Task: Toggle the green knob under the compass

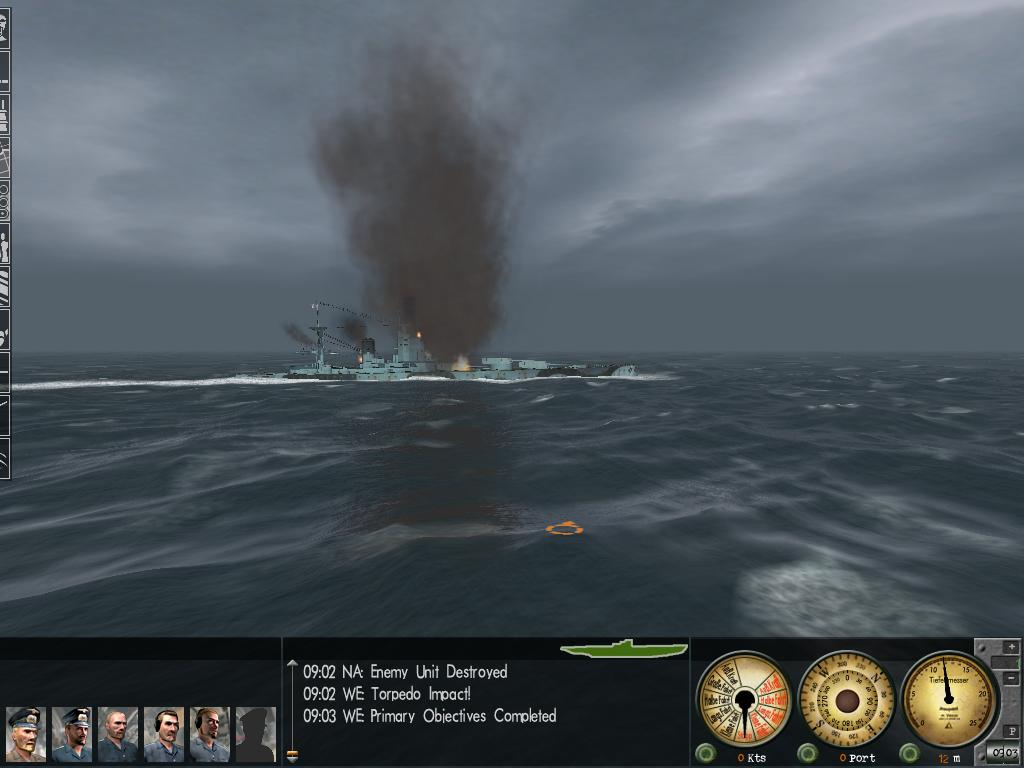Action: [x=808, y=753]
